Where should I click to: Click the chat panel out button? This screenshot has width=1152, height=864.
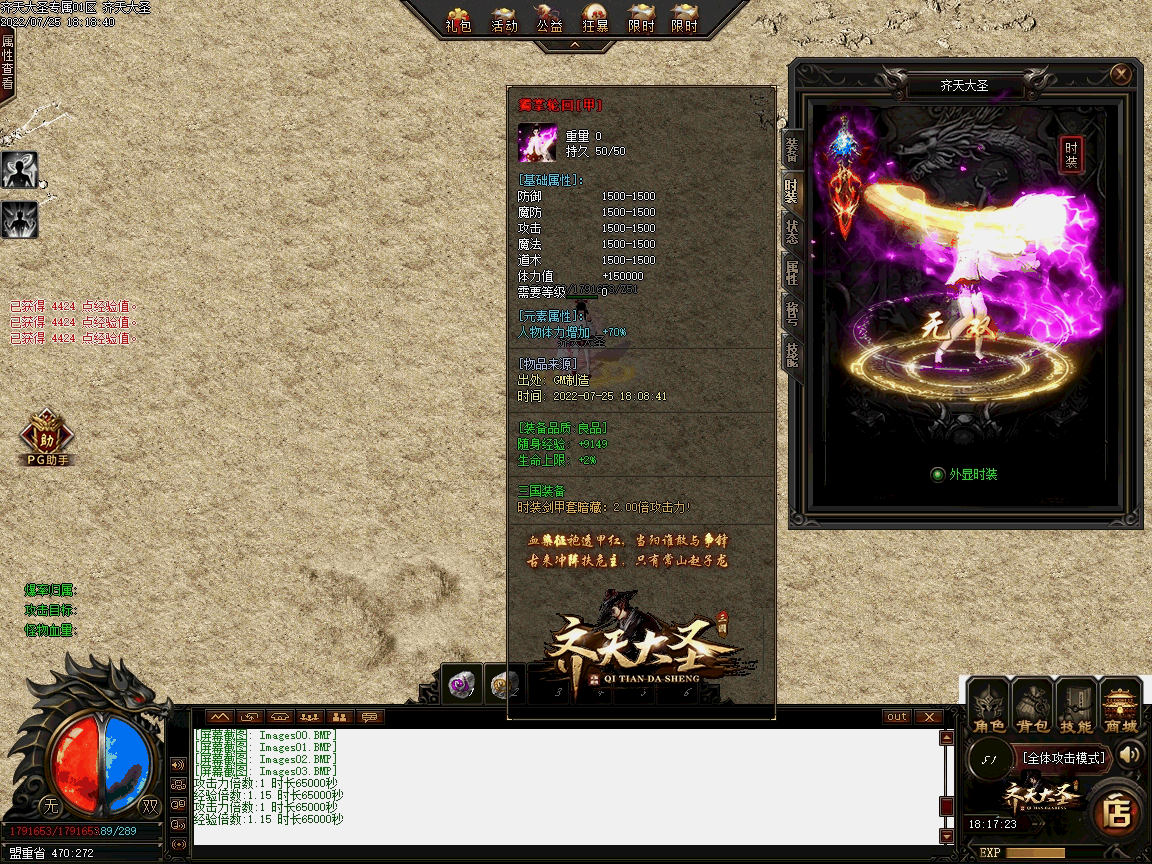(x=897, y=717)
